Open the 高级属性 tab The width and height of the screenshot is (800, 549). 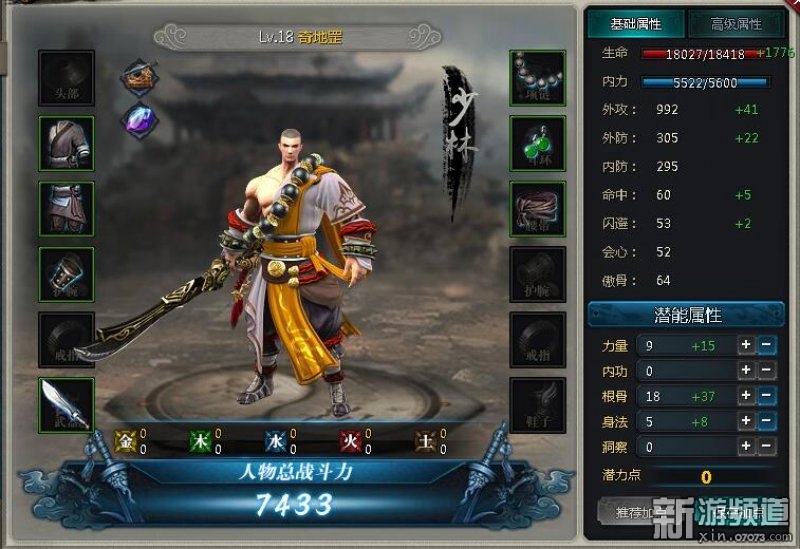(x=735, y=24)
